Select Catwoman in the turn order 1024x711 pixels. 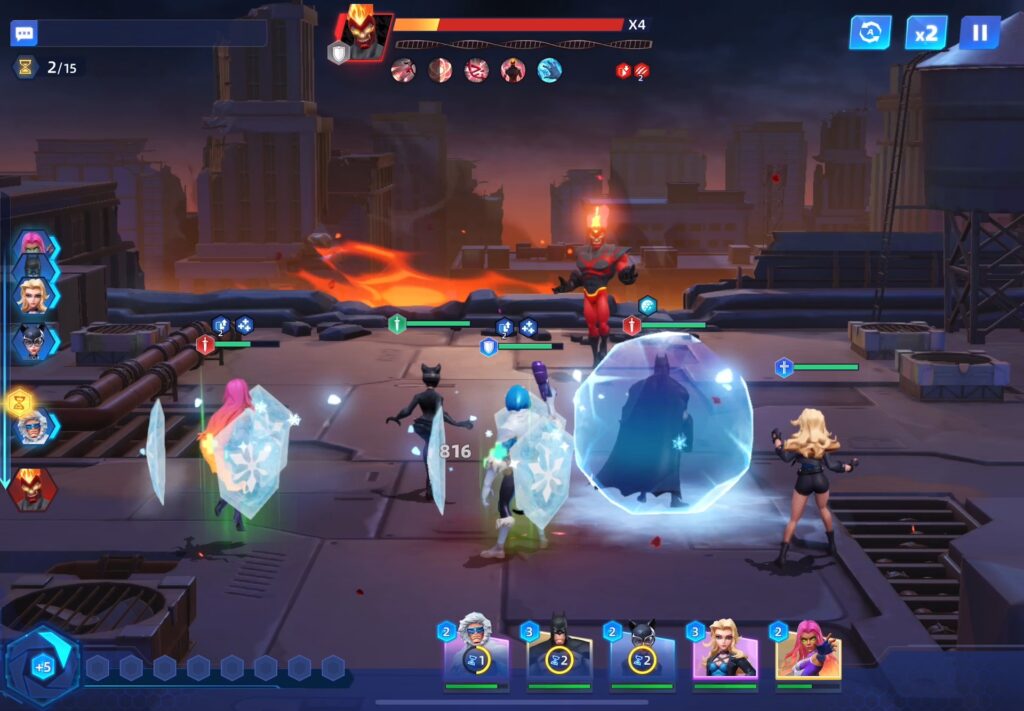pos(34,342)
